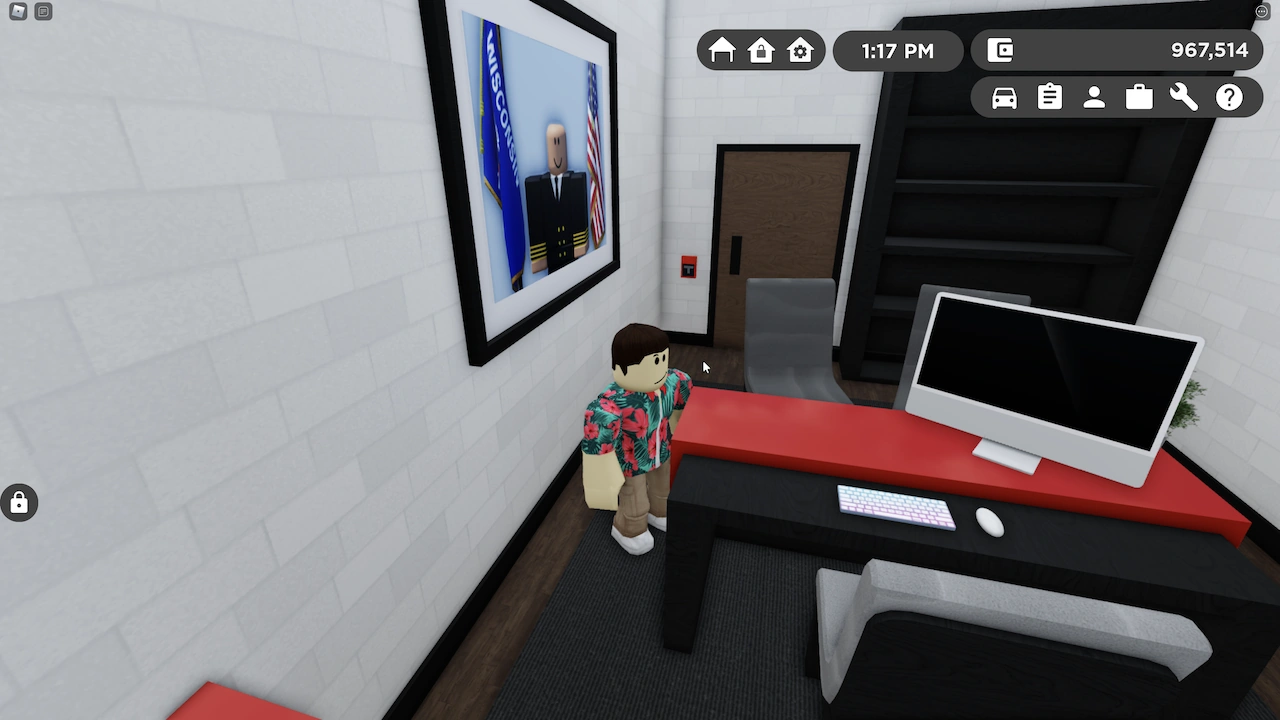The image size is (1280, 720).
Task: Click the red alarm panel beside the door
Action: (x=690, y=268)
